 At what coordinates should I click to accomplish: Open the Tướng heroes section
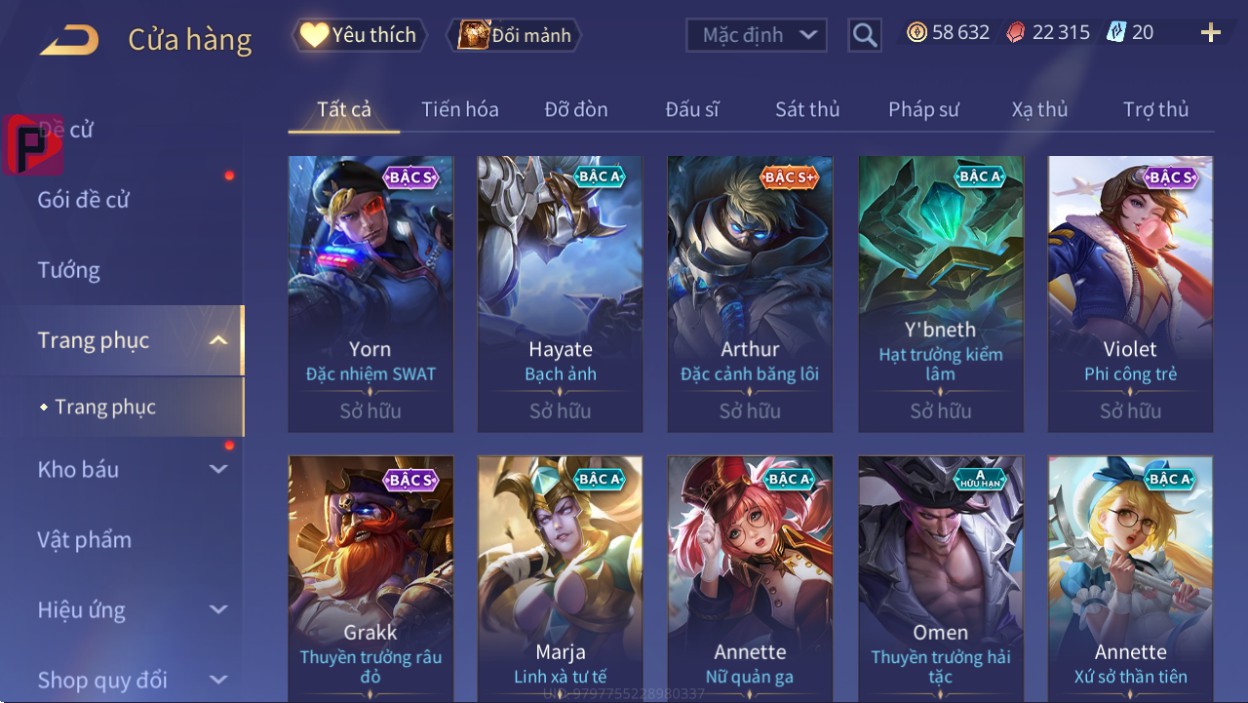coord(69,270)
